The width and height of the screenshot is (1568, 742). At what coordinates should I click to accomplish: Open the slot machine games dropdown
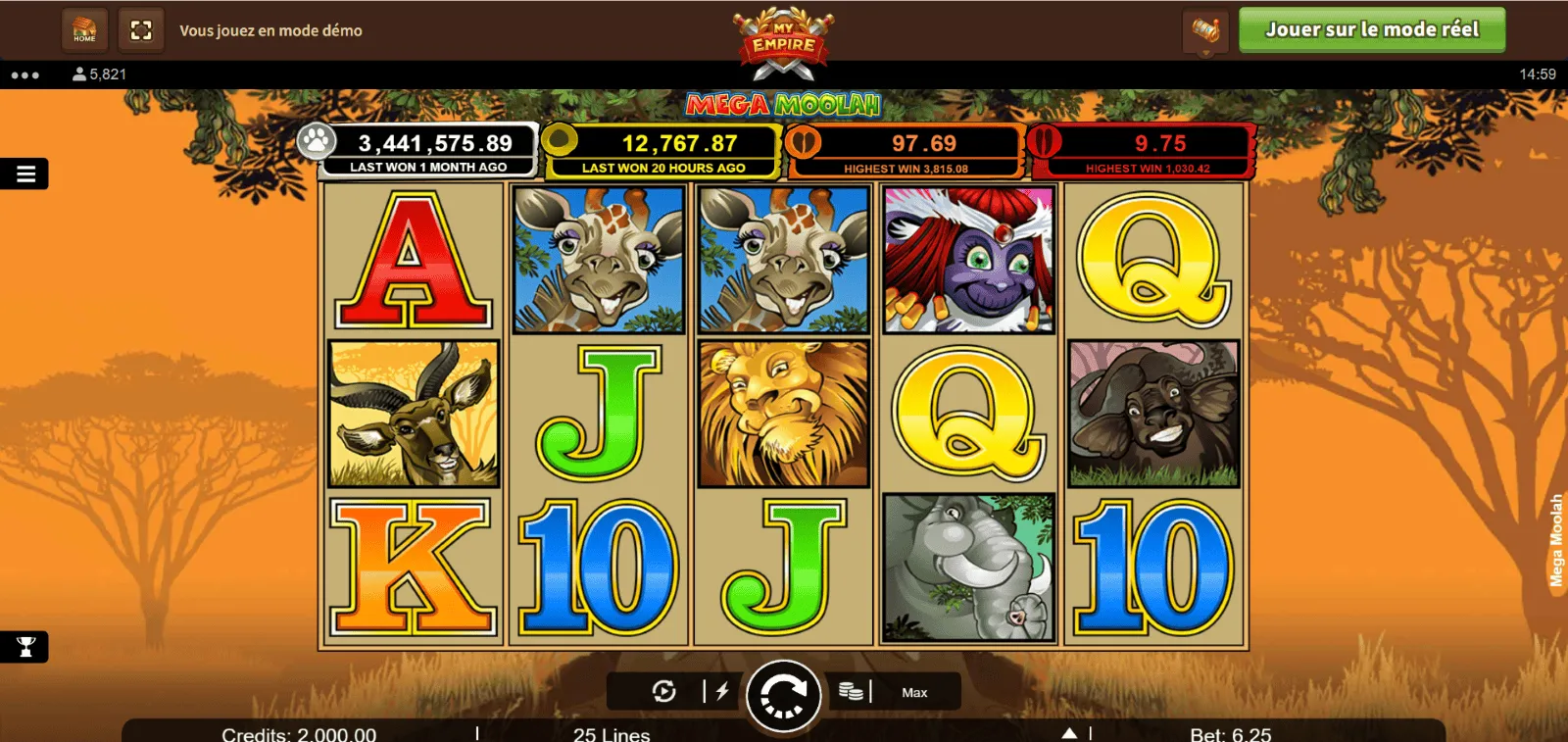point(1205,31)
